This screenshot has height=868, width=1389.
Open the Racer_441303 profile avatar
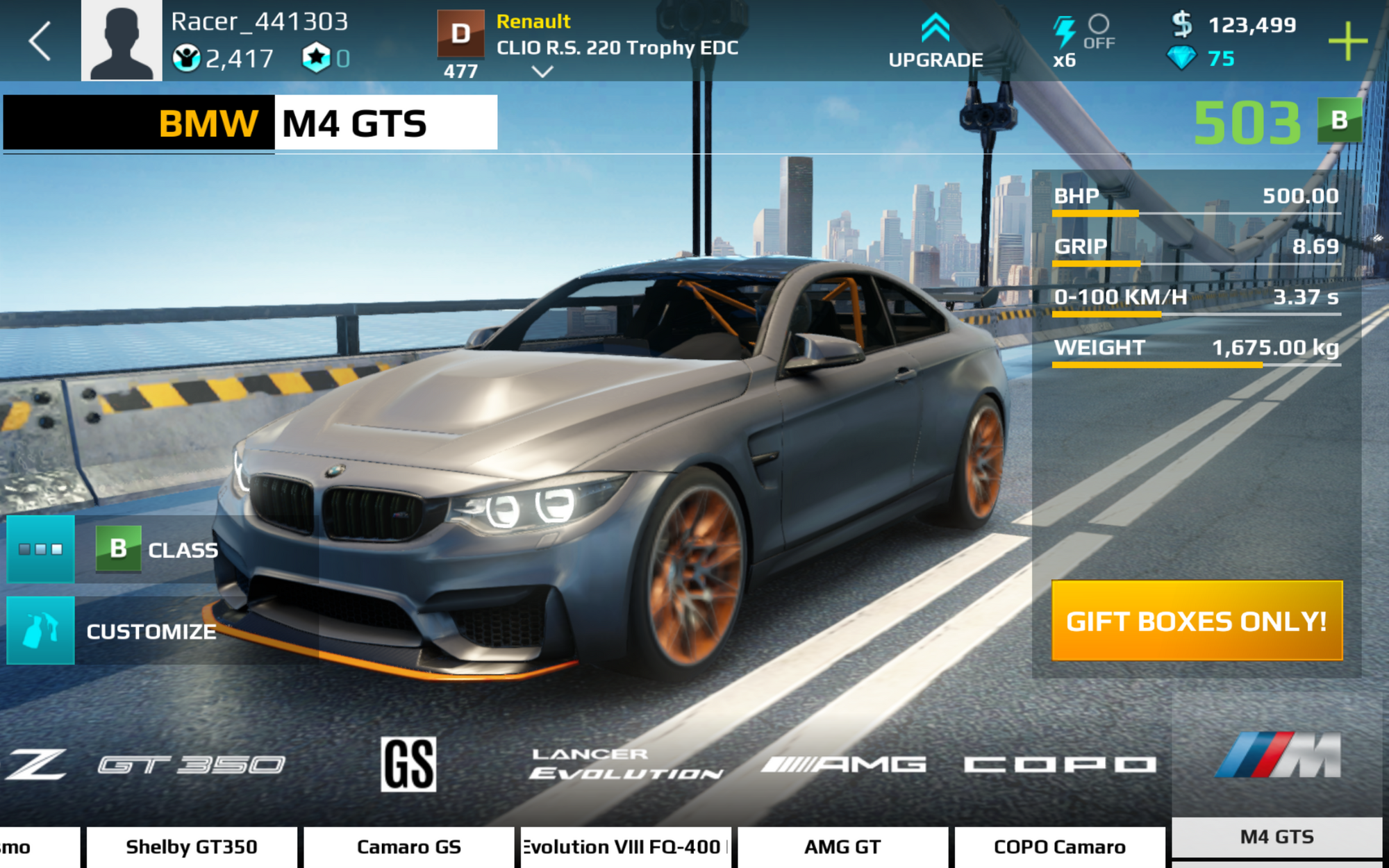[122, 41]
